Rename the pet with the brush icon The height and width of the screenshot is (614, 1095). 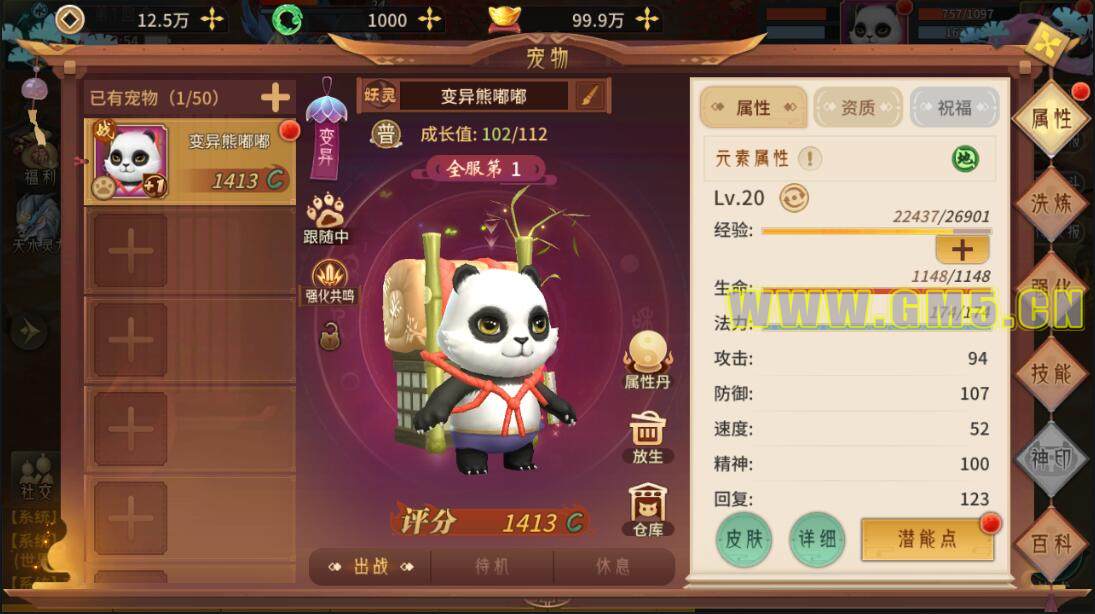point(590,96)
